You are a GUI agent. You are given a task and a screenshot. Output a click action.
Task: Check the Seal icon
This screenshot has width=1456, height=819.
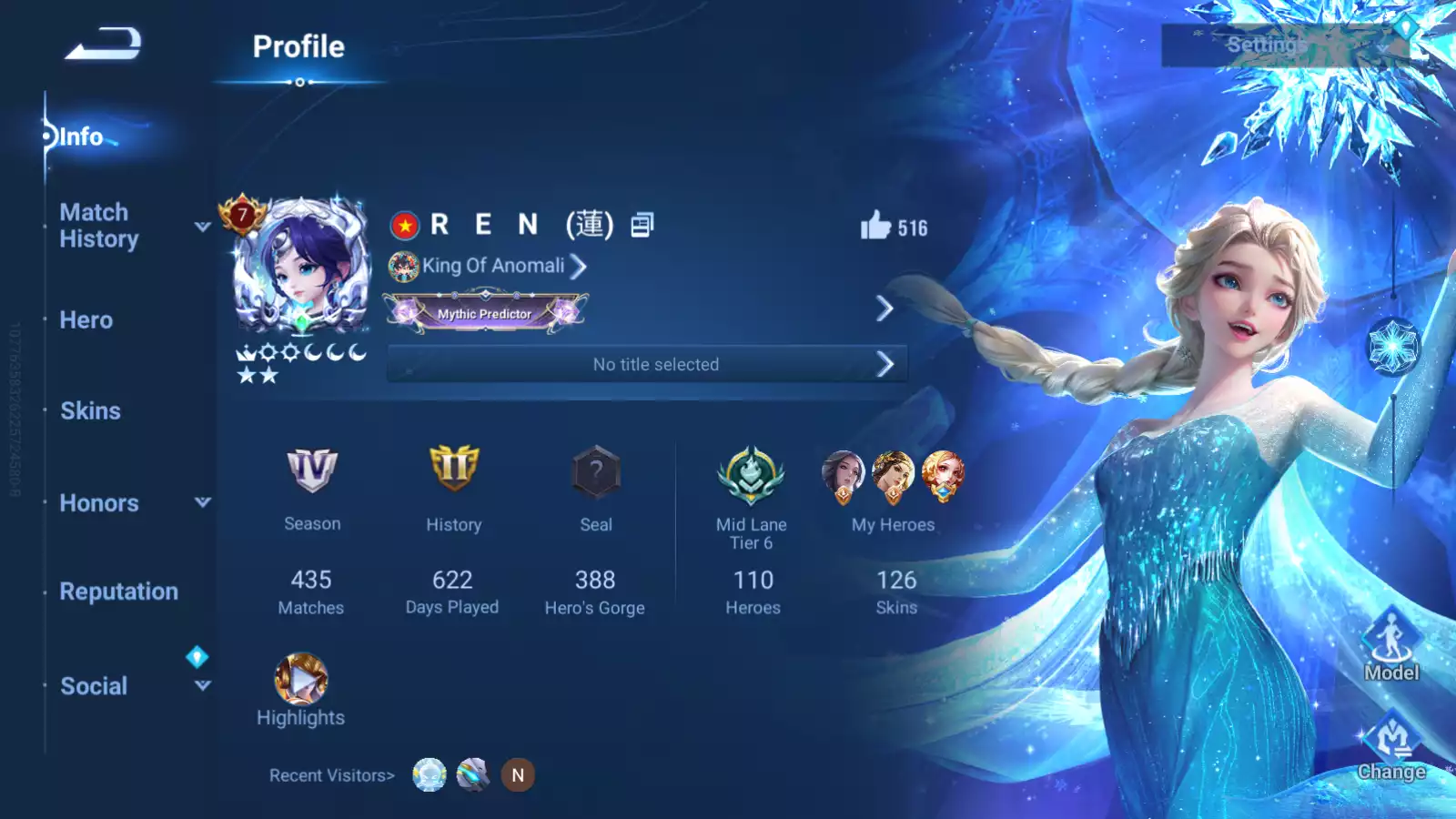(x=596, y=472)
